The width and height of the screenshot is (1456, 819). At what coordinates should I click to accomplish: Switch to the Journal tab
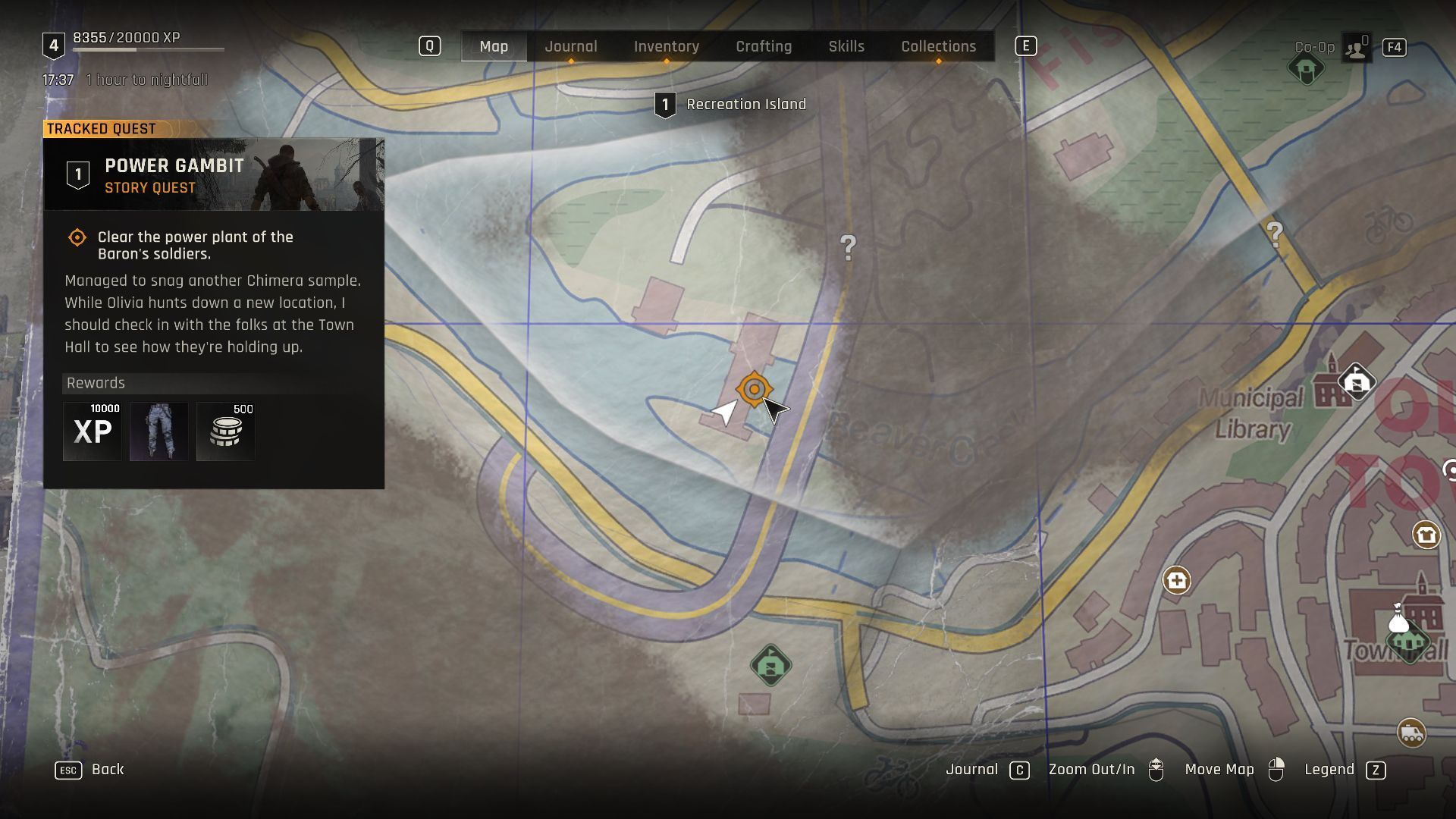(570, 46)
